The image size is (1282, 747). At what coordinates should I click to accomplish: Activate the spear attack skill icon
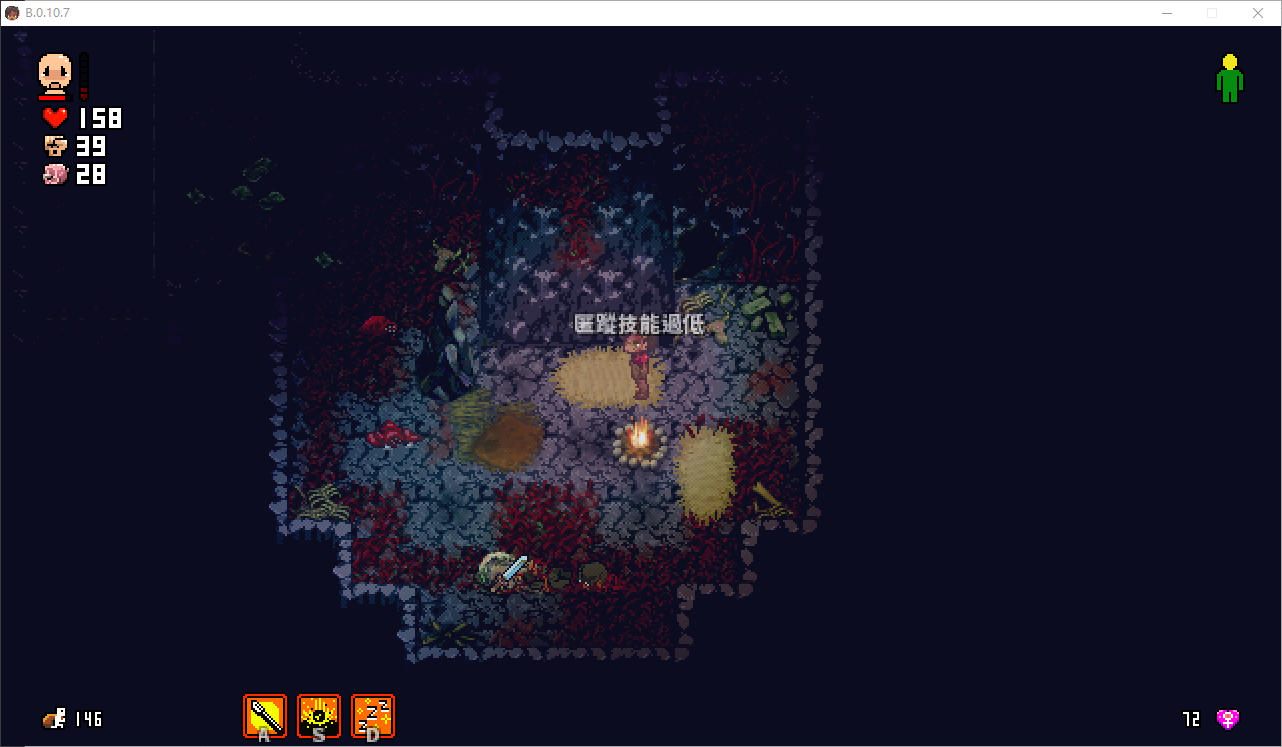[x=265, y=716]
